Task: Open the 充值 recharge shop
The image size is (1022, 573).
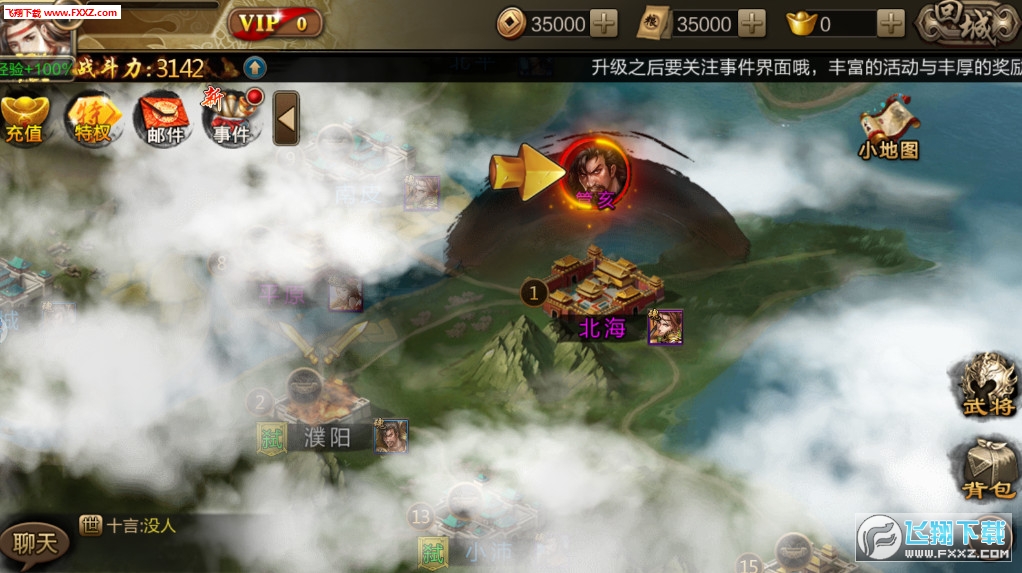Action: pos(24,119)
